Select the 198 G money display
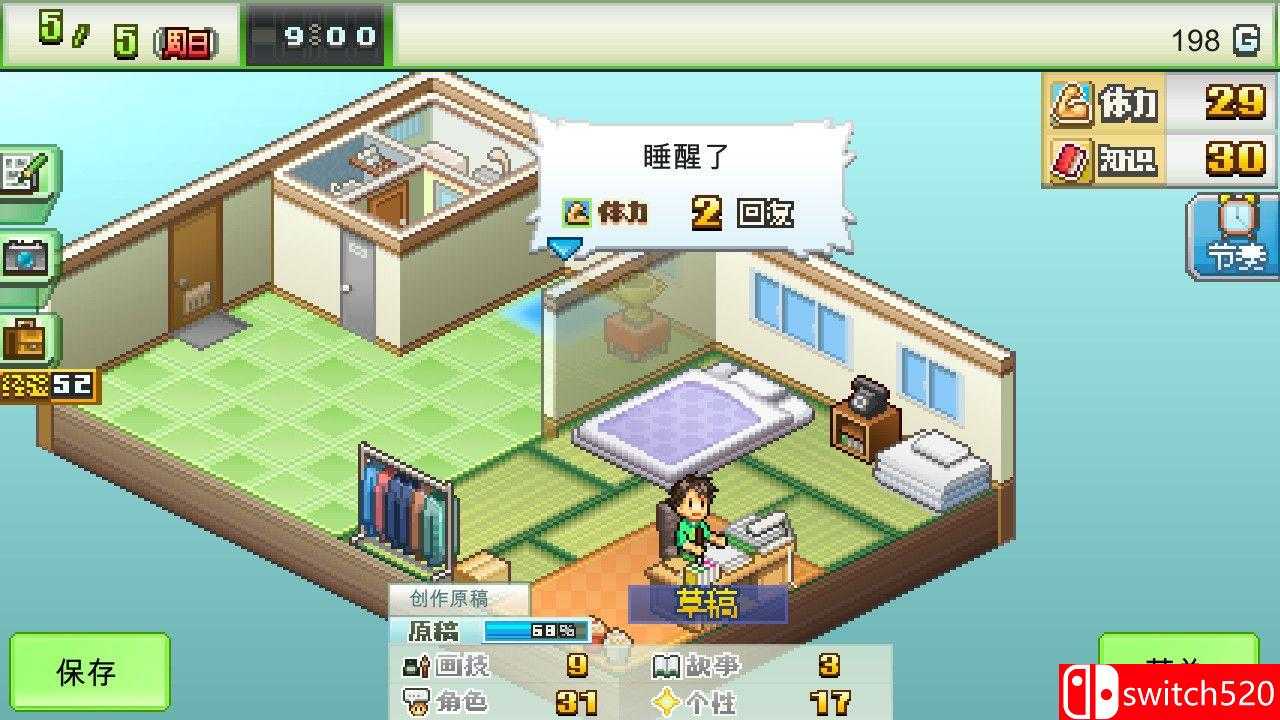This screenshot has width=1280, height=720. coord(1202,41)
